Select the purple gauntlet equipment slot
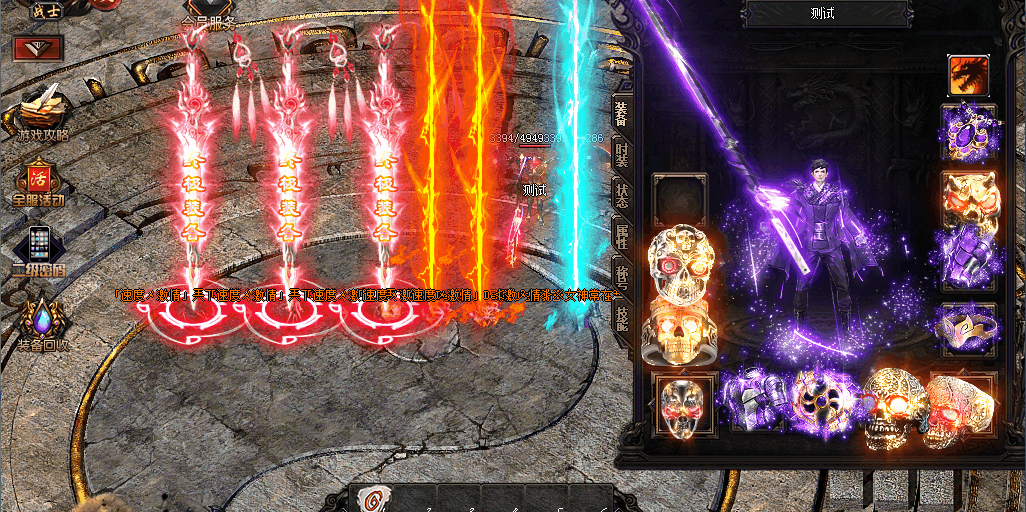This screenshot has height=512, width=1026. (x=966, y=258)
